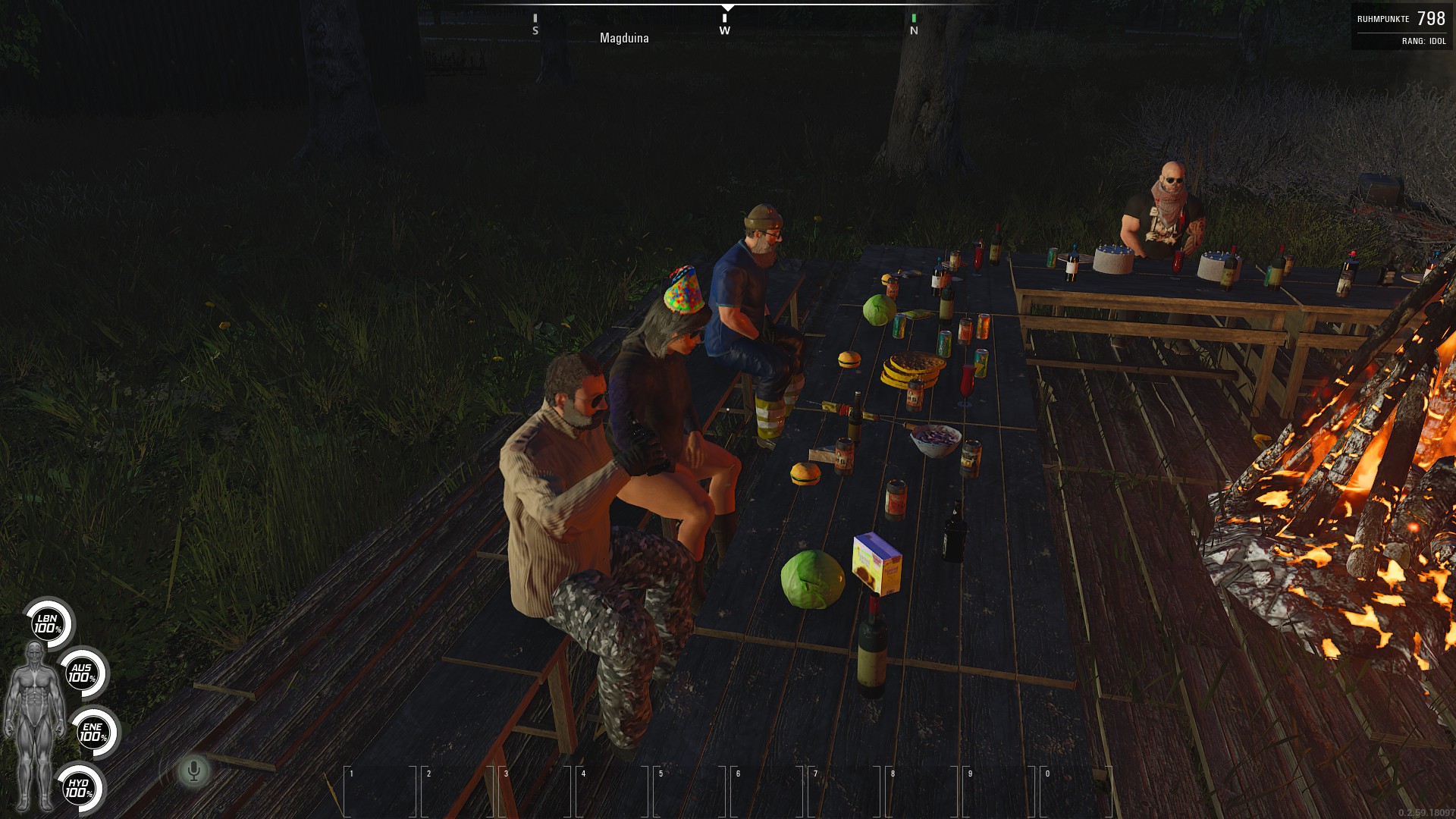The height and width of the screenshot is (819, 1456).
Task: Open the RUHMPUNKTE 798 fame panel
Action: coord(1401,18)
